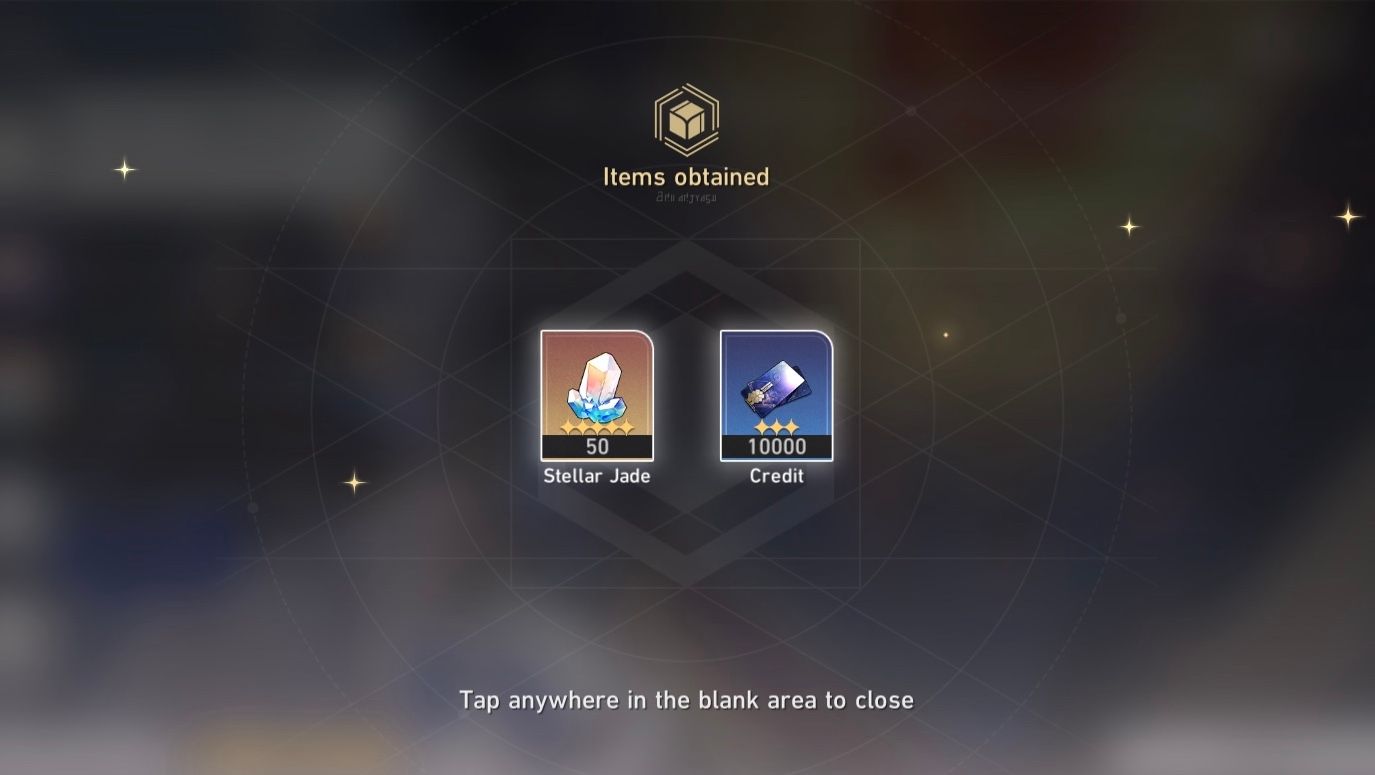This screenshot has height=775, width=1375.
Task: Tap the Credit item card thumbnail
Action: (776, 395)
